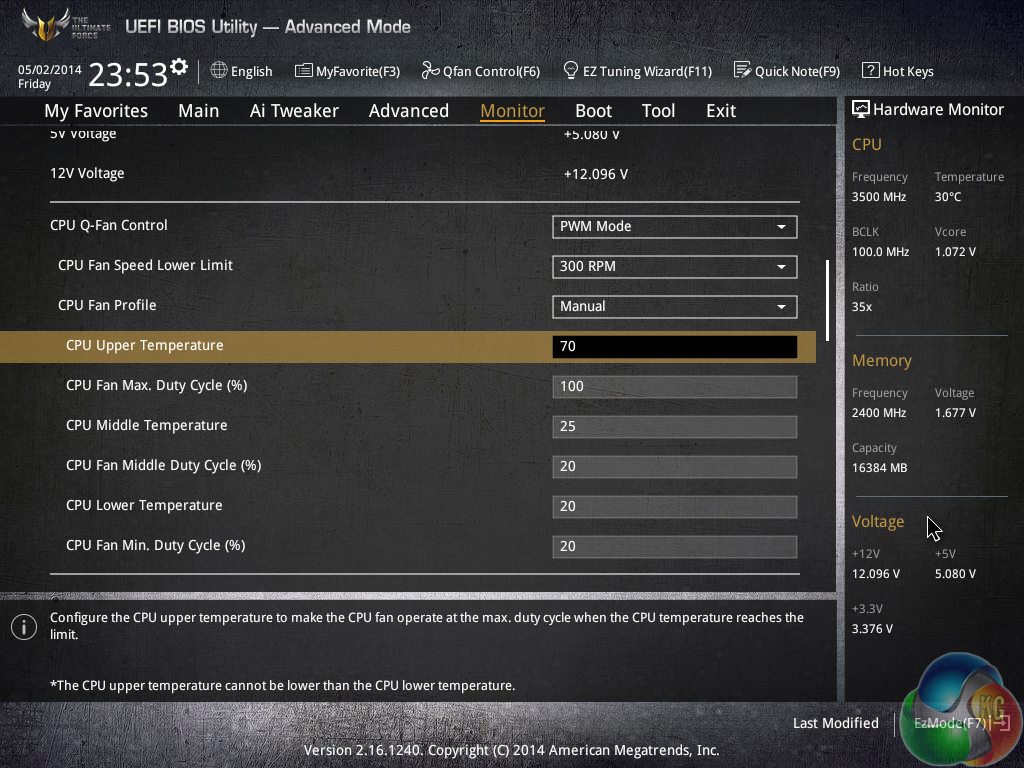Open the English language selector
The height and width of the screenshot is (768, 1024).
click(242, 71)
